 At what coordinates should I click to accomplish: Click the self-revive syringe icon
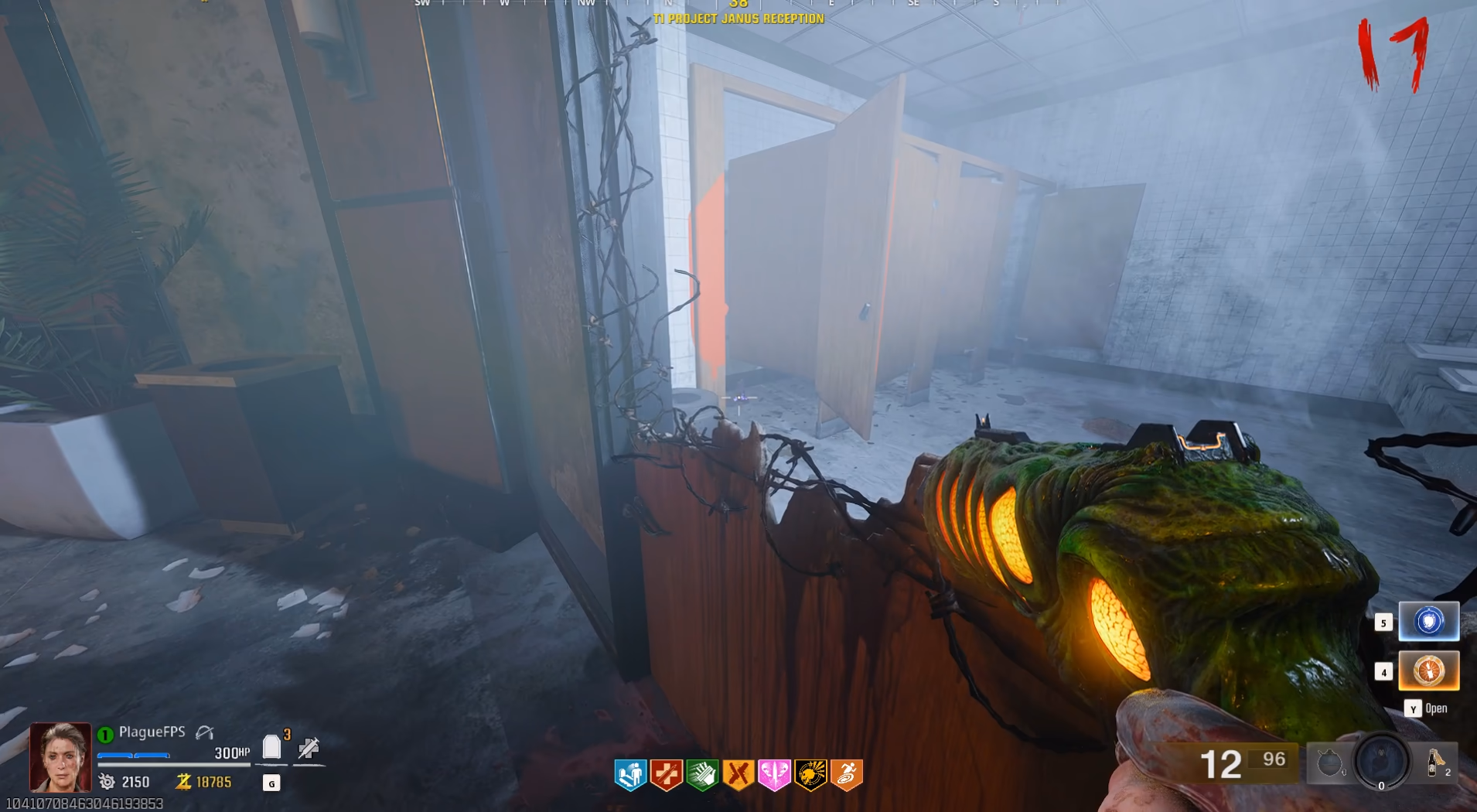click(309, 748)
